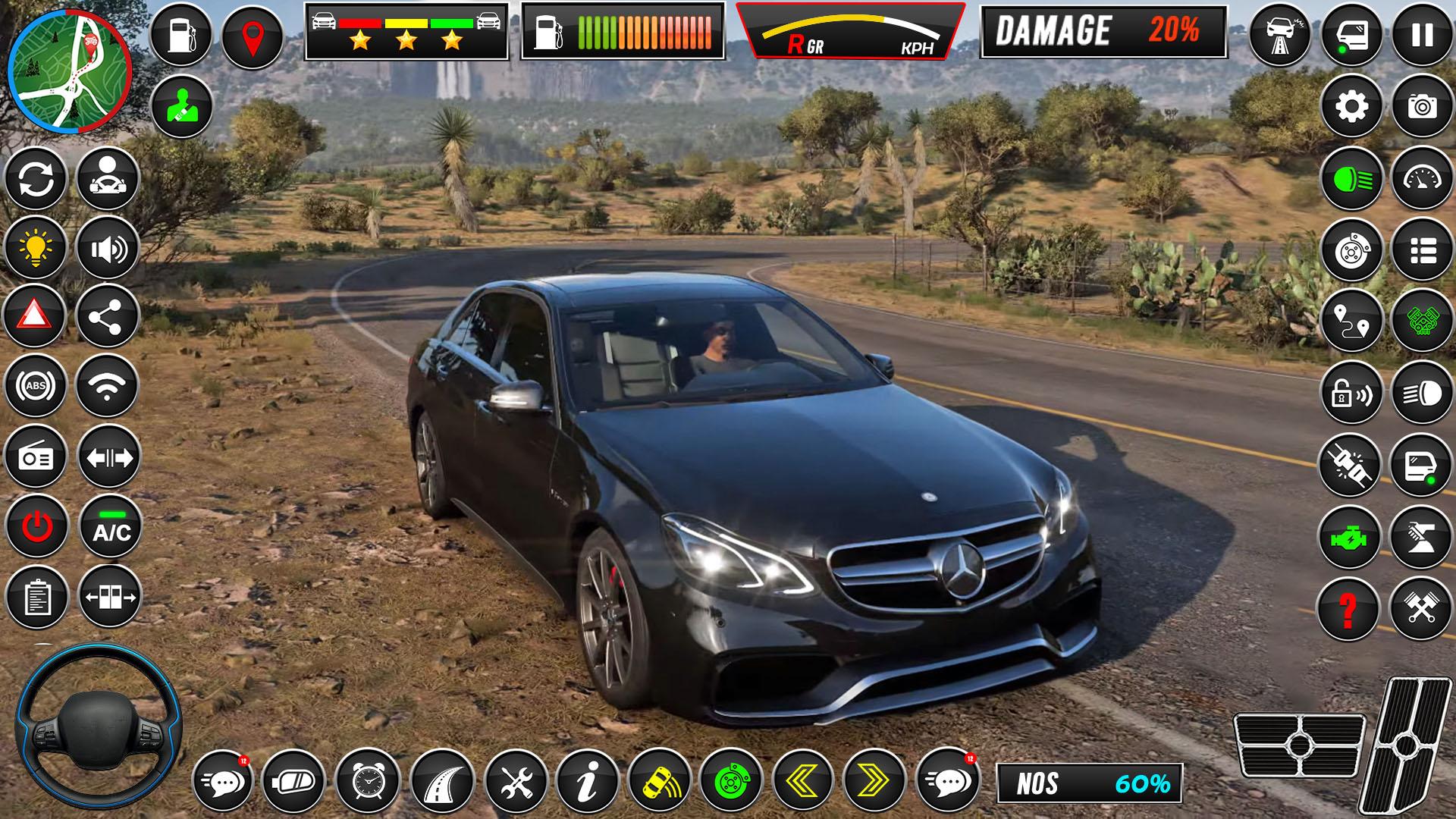1456x819 pixels.
Task: Toggle the A/C button
Action: (111, 528)
